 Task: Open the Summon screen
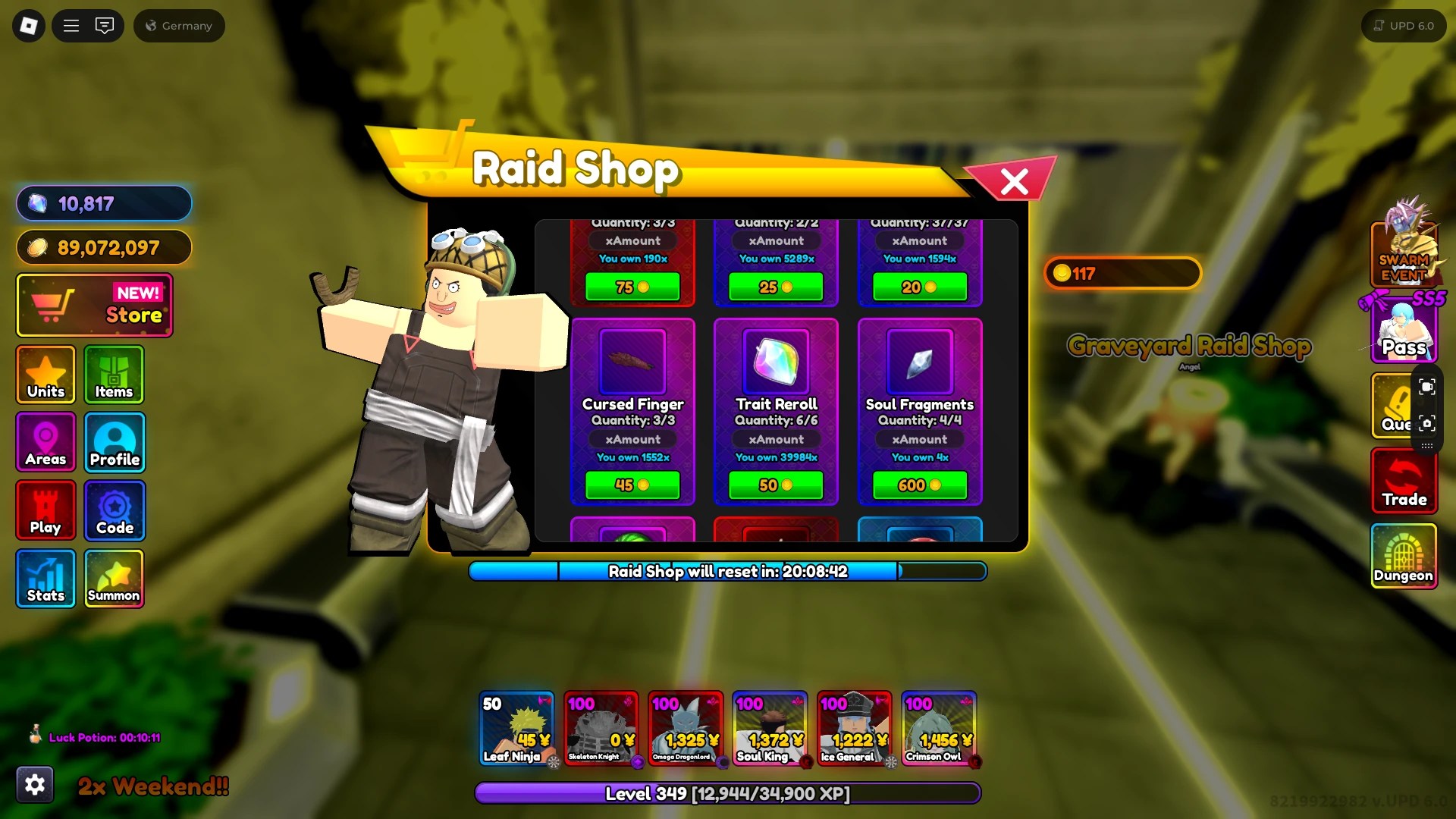[x=114, y=578]
